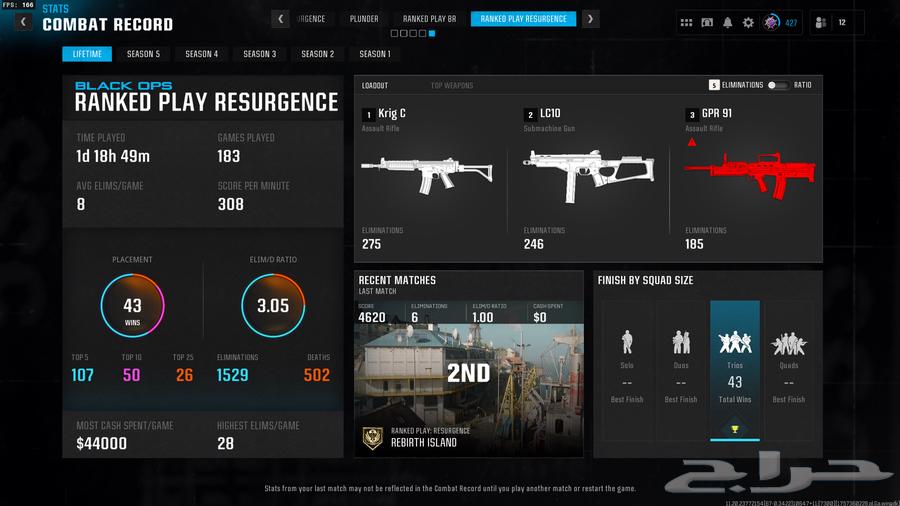Switch to Season 5 stats

[x=143, y=54]
